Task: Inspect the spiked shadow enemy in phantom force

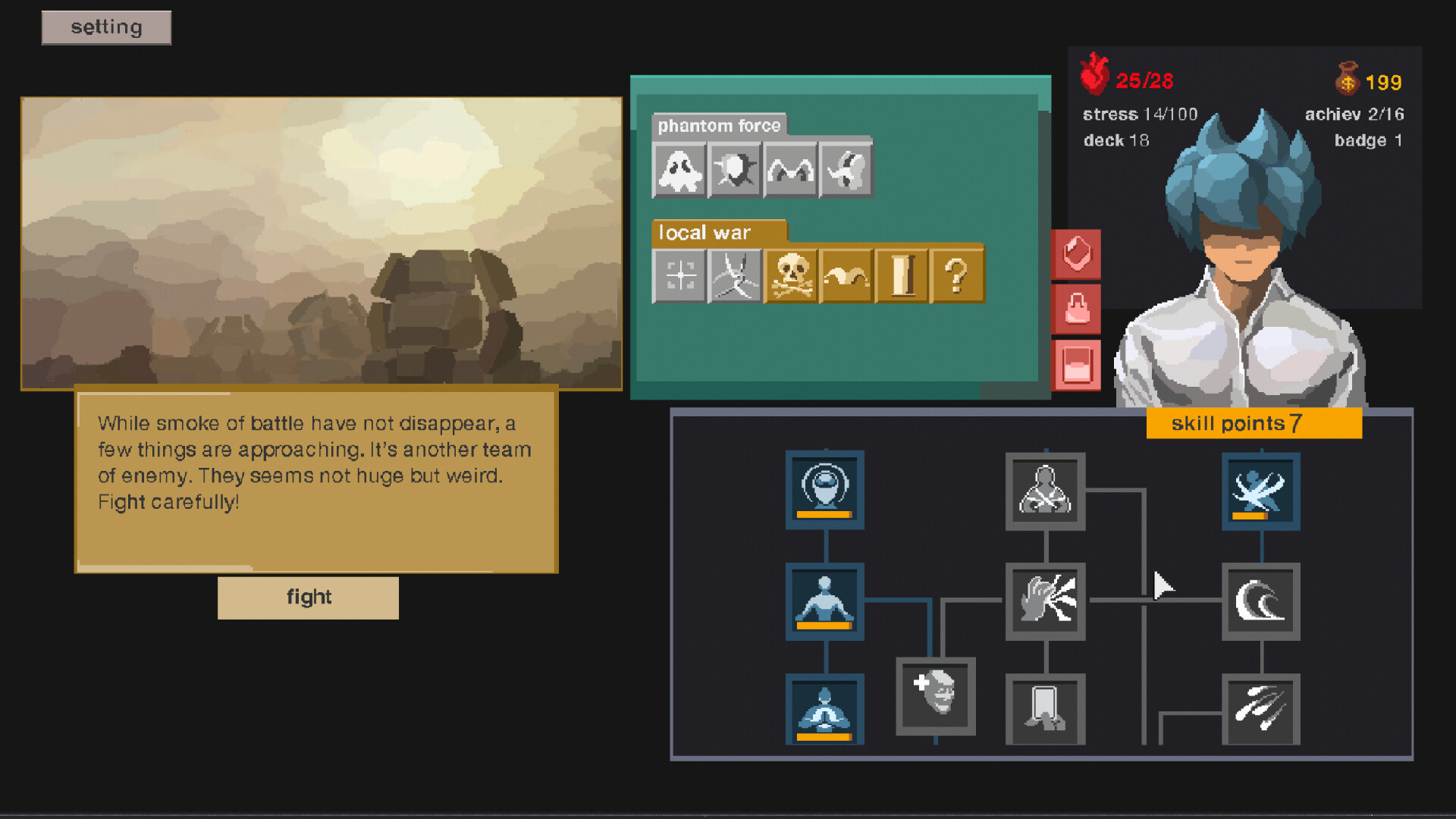Action: point(734,170)
